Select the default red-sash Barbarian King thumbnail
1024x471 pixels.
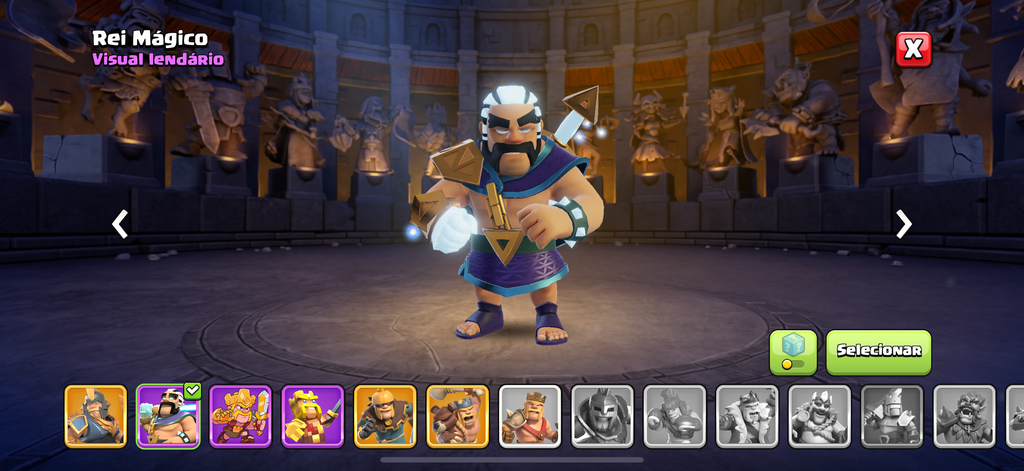click(x=530, y=415)
